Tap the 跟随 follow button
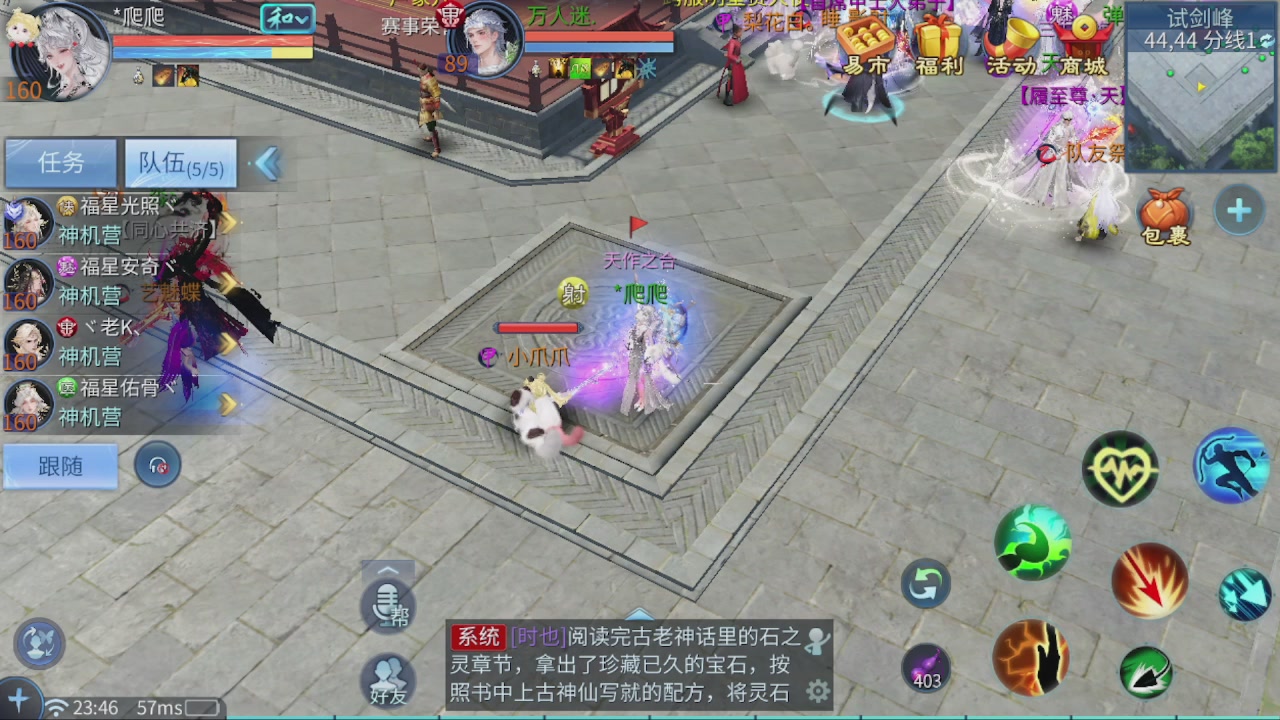Image resolution: width=1280 pixels, height=720 pixels. pos(60,466)
